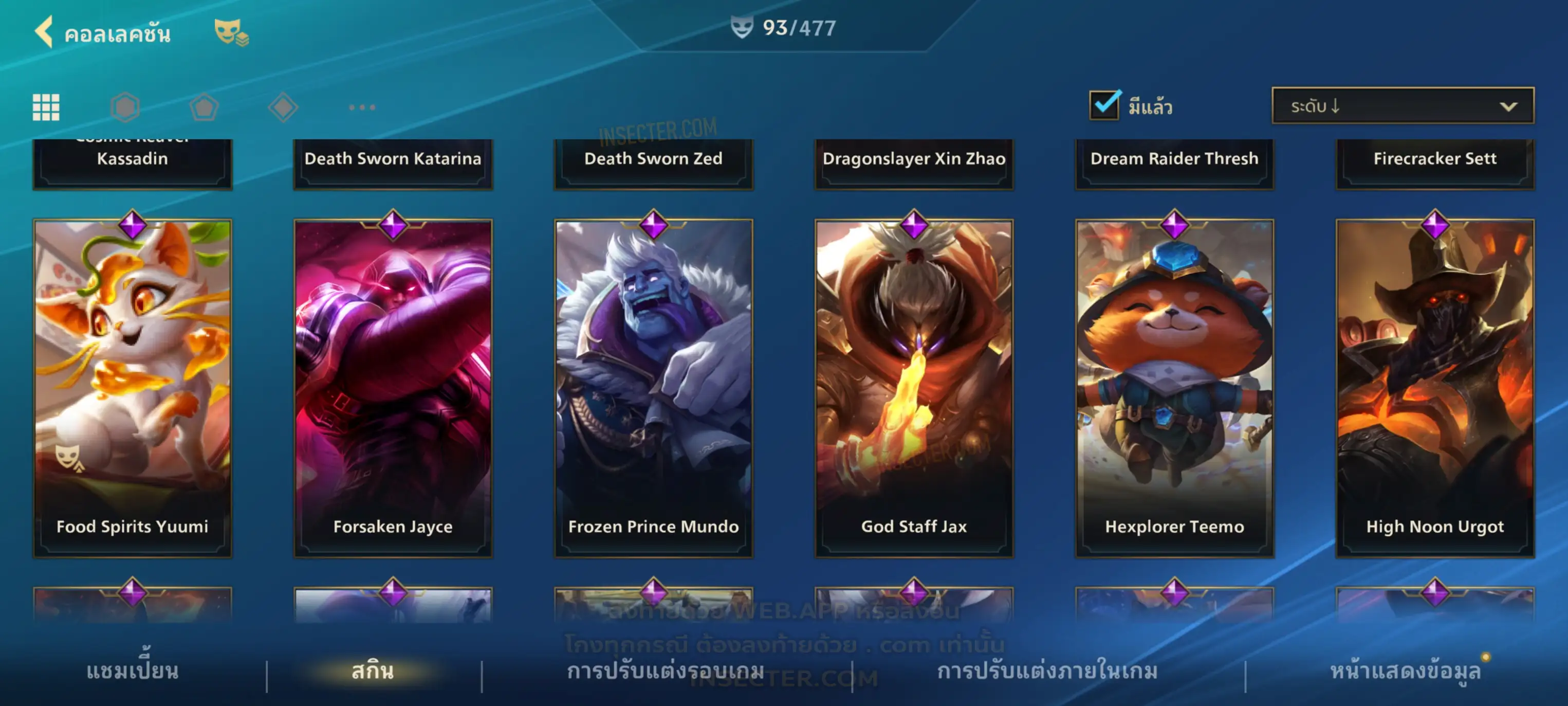Image resolution: width=1568 pixels, height=706 pixels.
Task: Open the การปรับแต่งภายในเกม tab
Action: coord(1047,671)
